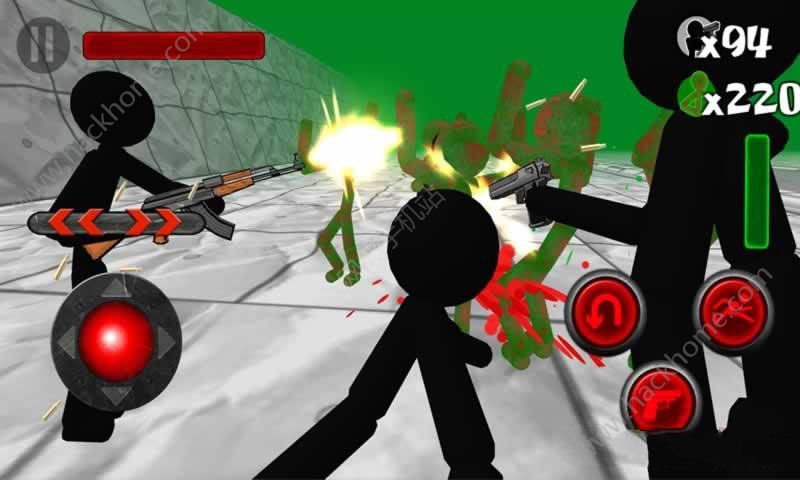Tap the left arrow on the joystick
The width and height of the screenshot is (800, 480).
[66, 340]
